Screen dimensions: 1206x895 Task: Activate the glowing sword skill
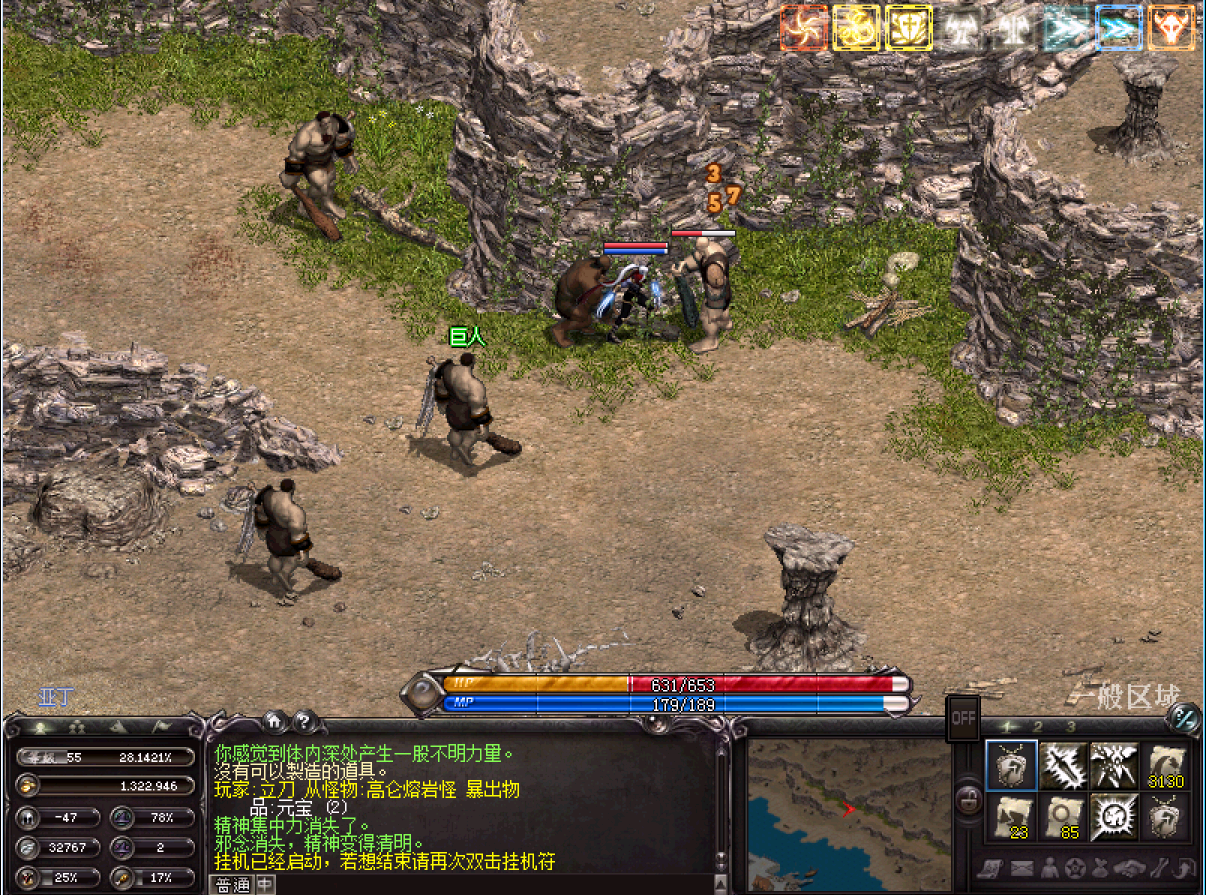tap(1063, 766)
